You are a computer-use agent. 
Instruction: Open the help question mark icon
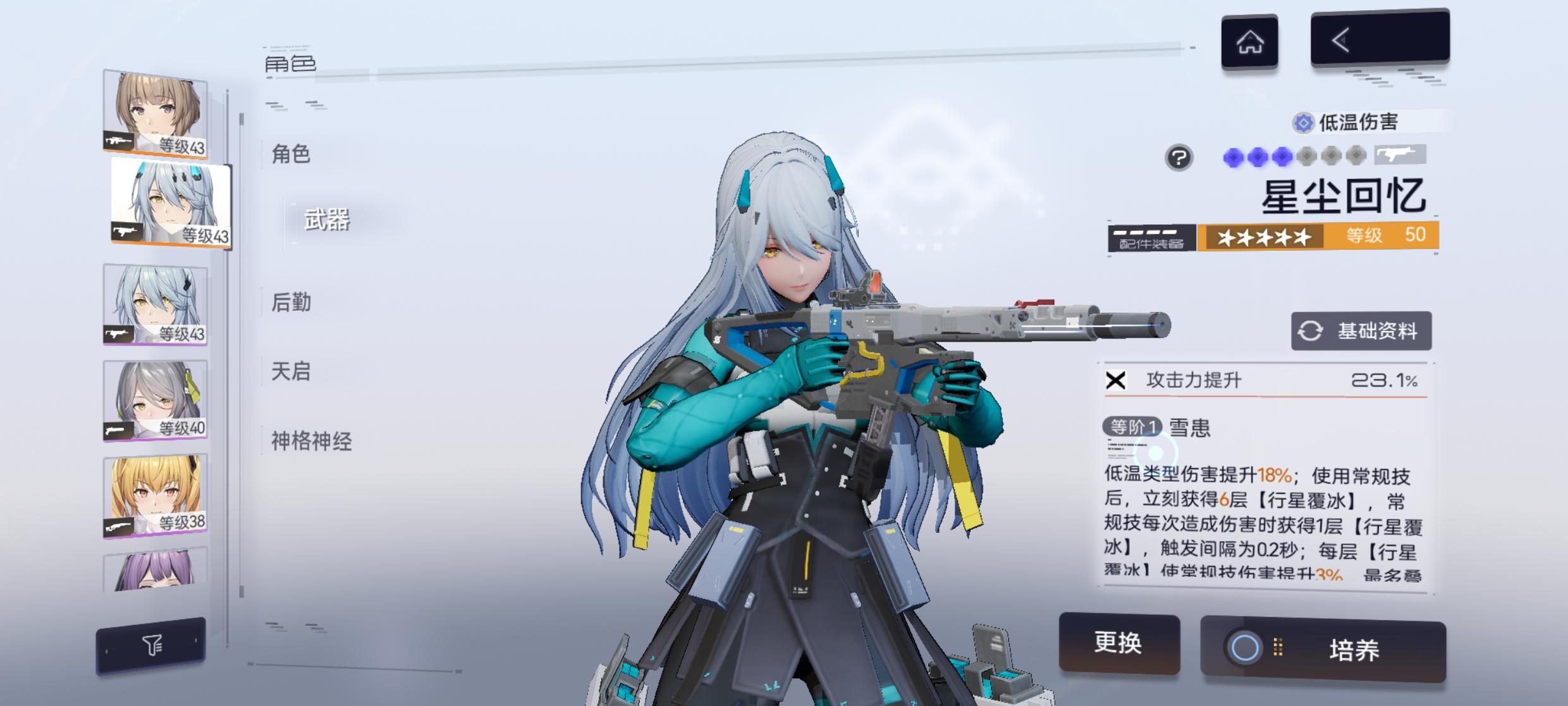click(x=1180, y=158)
